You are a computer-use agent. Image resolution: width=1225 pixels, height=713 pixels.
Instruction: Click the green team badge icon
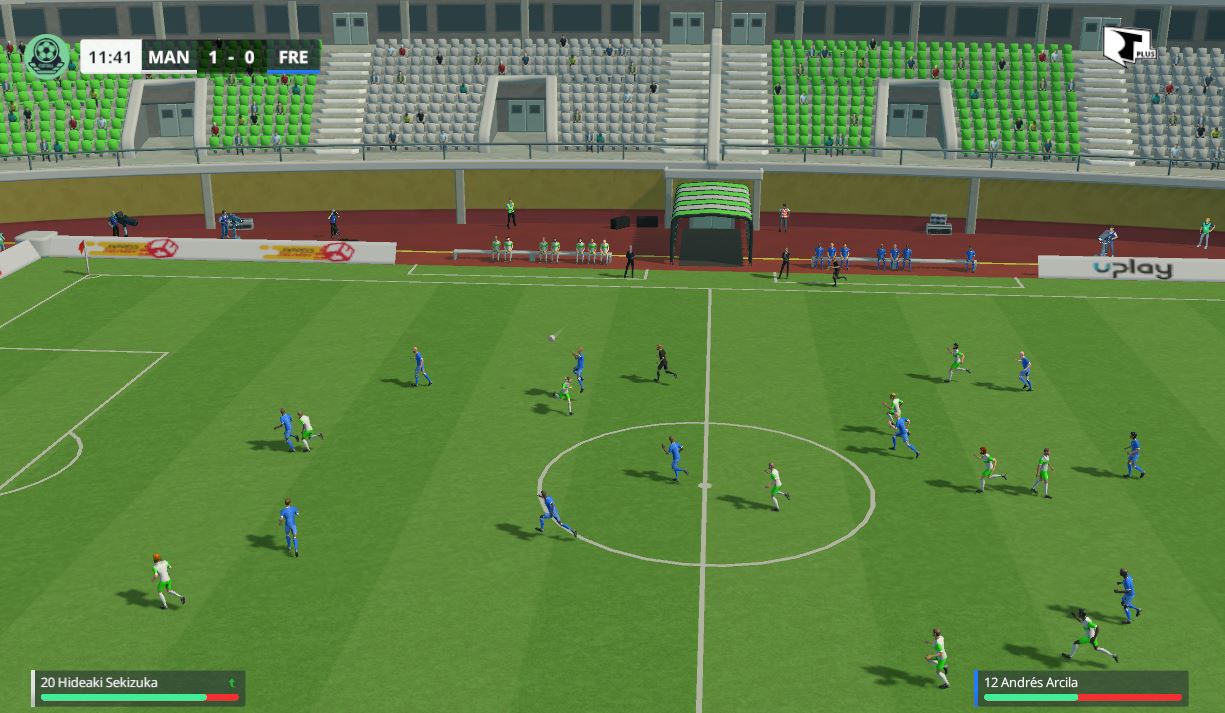(46, 56)
